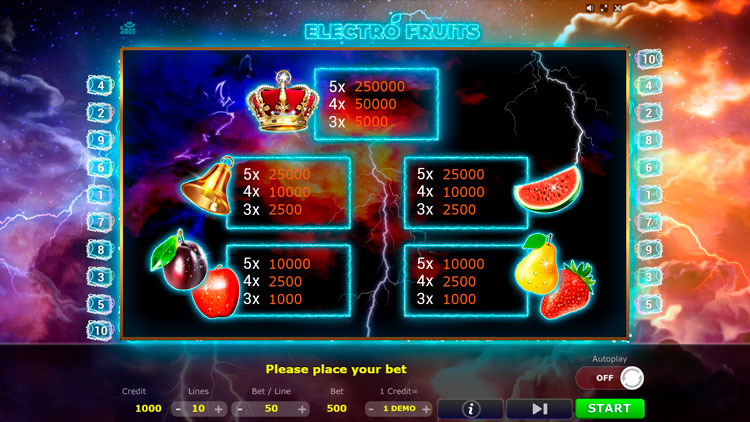Click the play-skip arrow button beside START
The image size is (750, 422).
tap(539, 408)
